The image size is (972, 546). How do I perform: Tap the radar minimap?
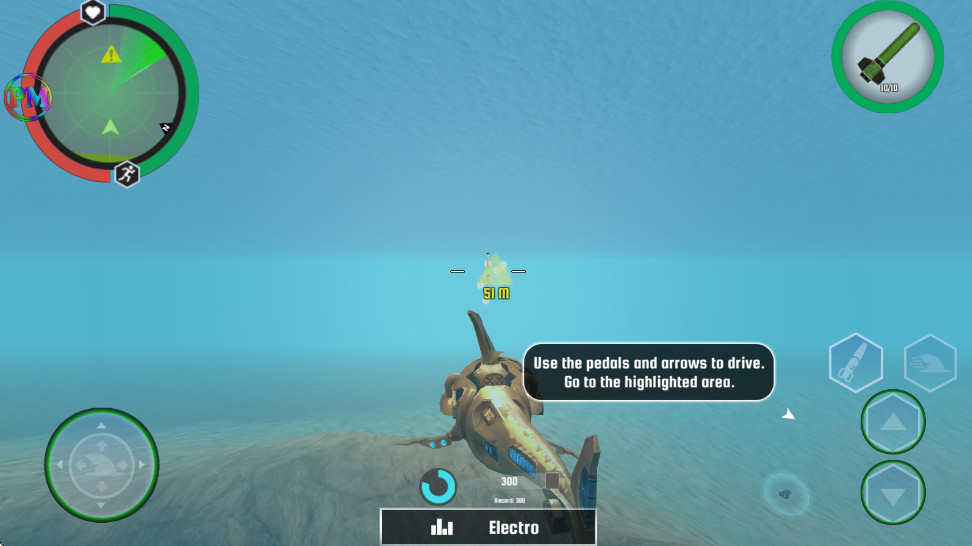(109, 95)
